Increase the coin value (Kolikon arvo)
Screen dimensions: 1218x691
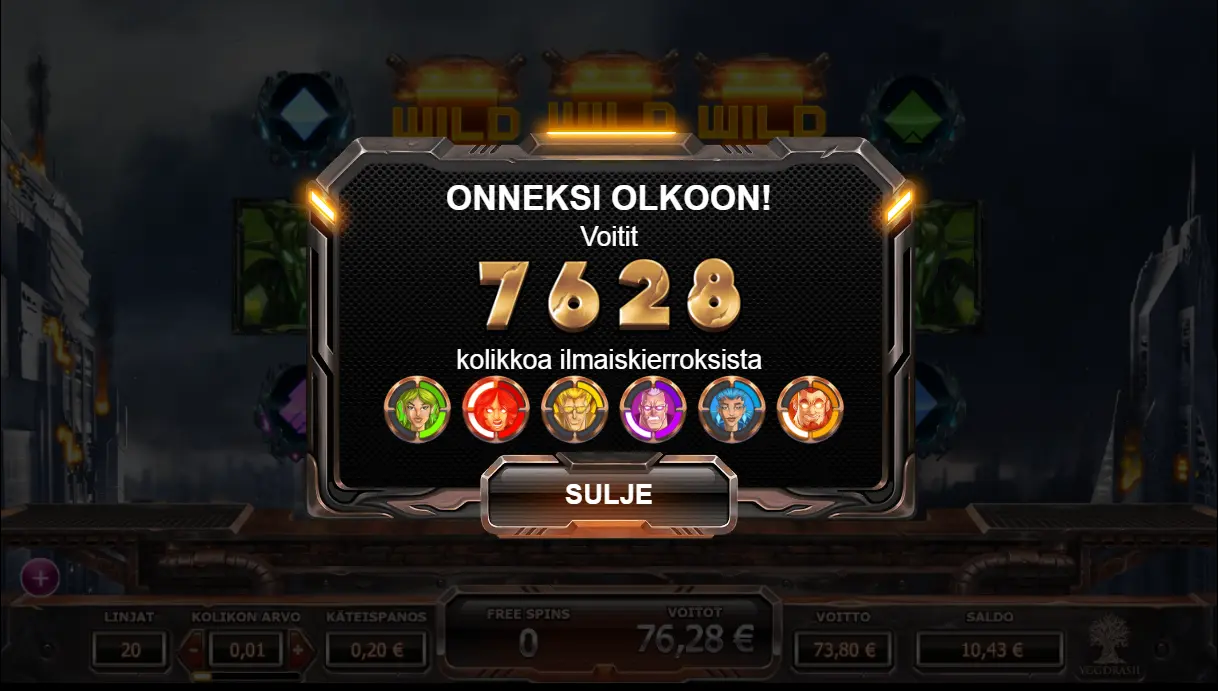[297, 650]
